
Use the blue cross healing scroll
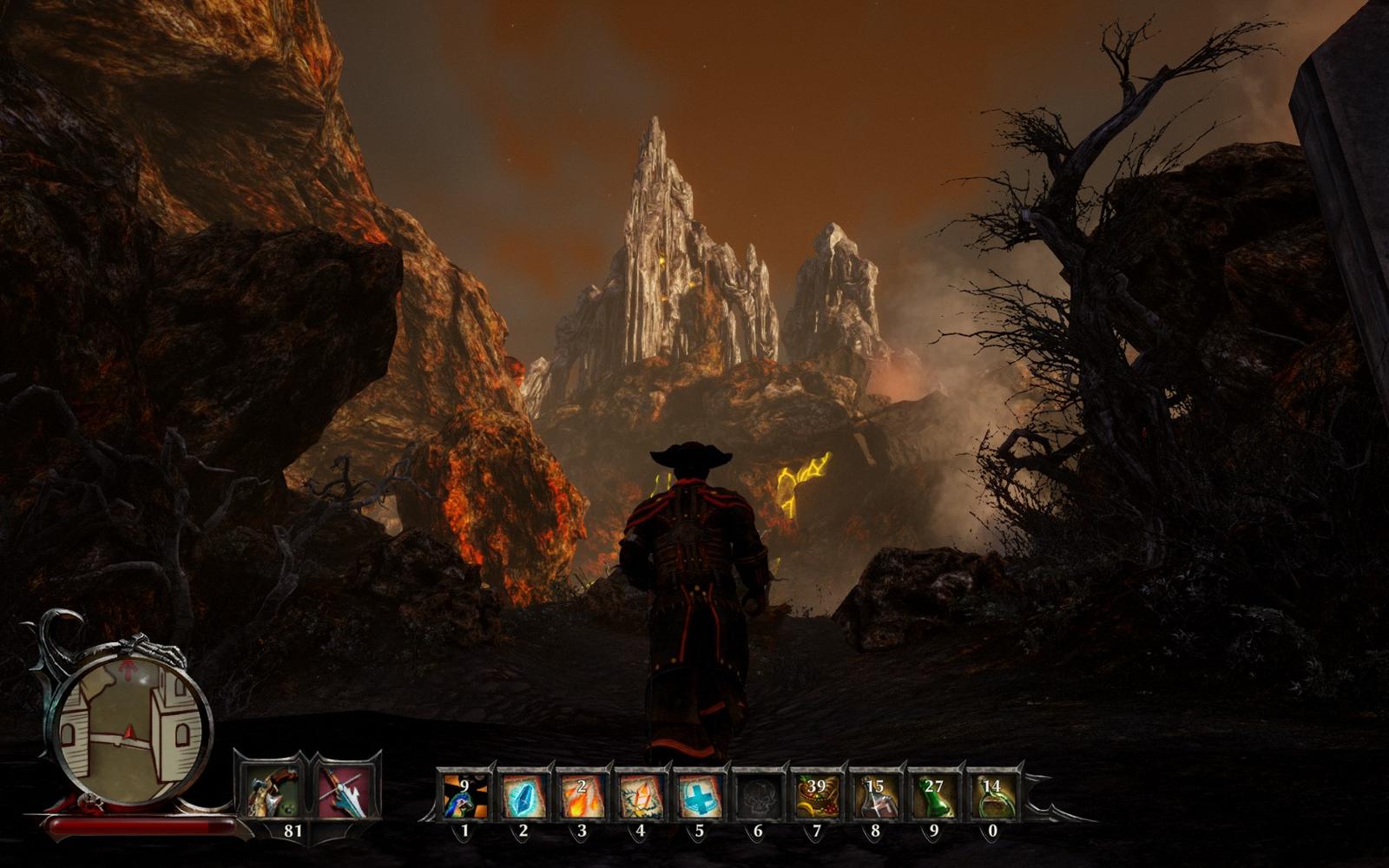click(x=699, y=795)
